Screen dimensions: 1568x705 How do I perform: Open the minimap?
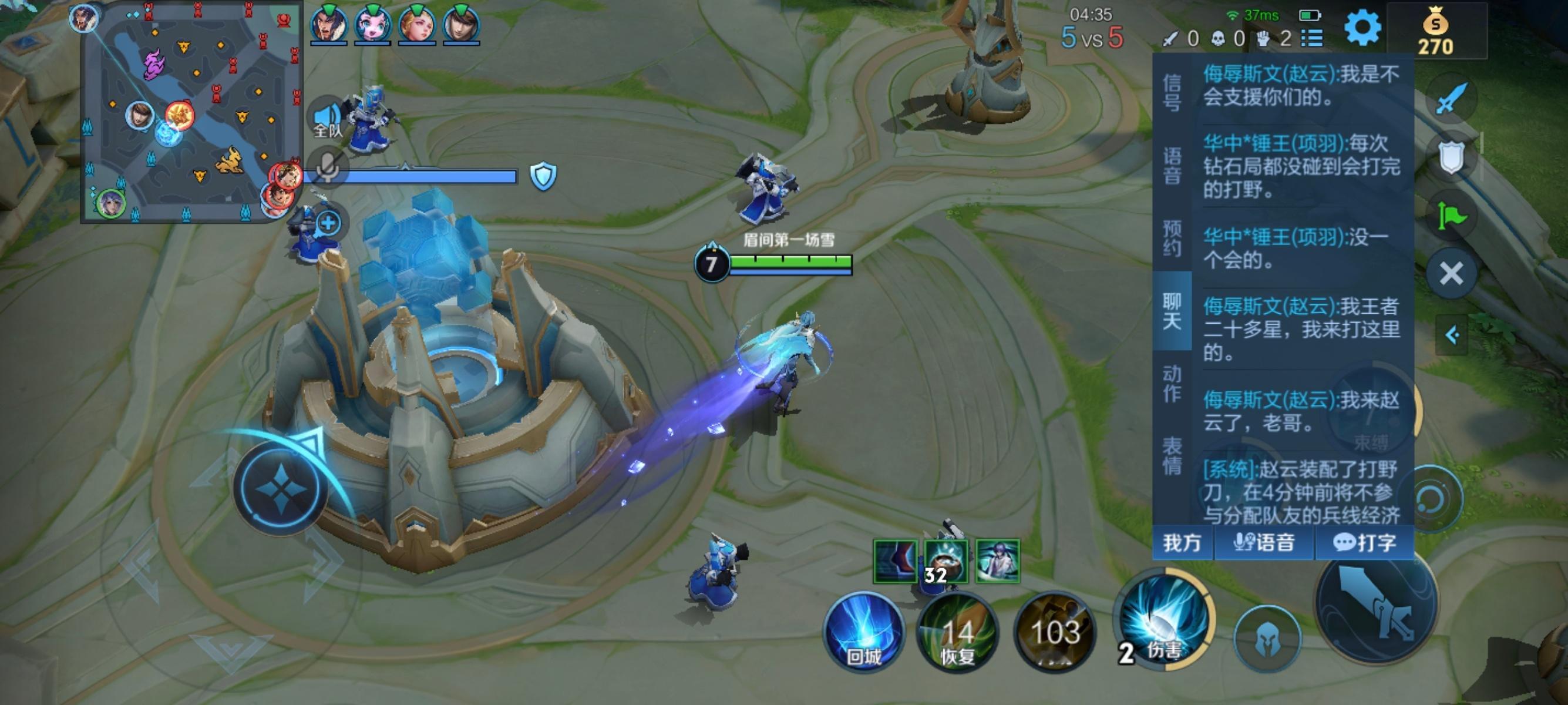pyautogui.click(x=191, y=113)
